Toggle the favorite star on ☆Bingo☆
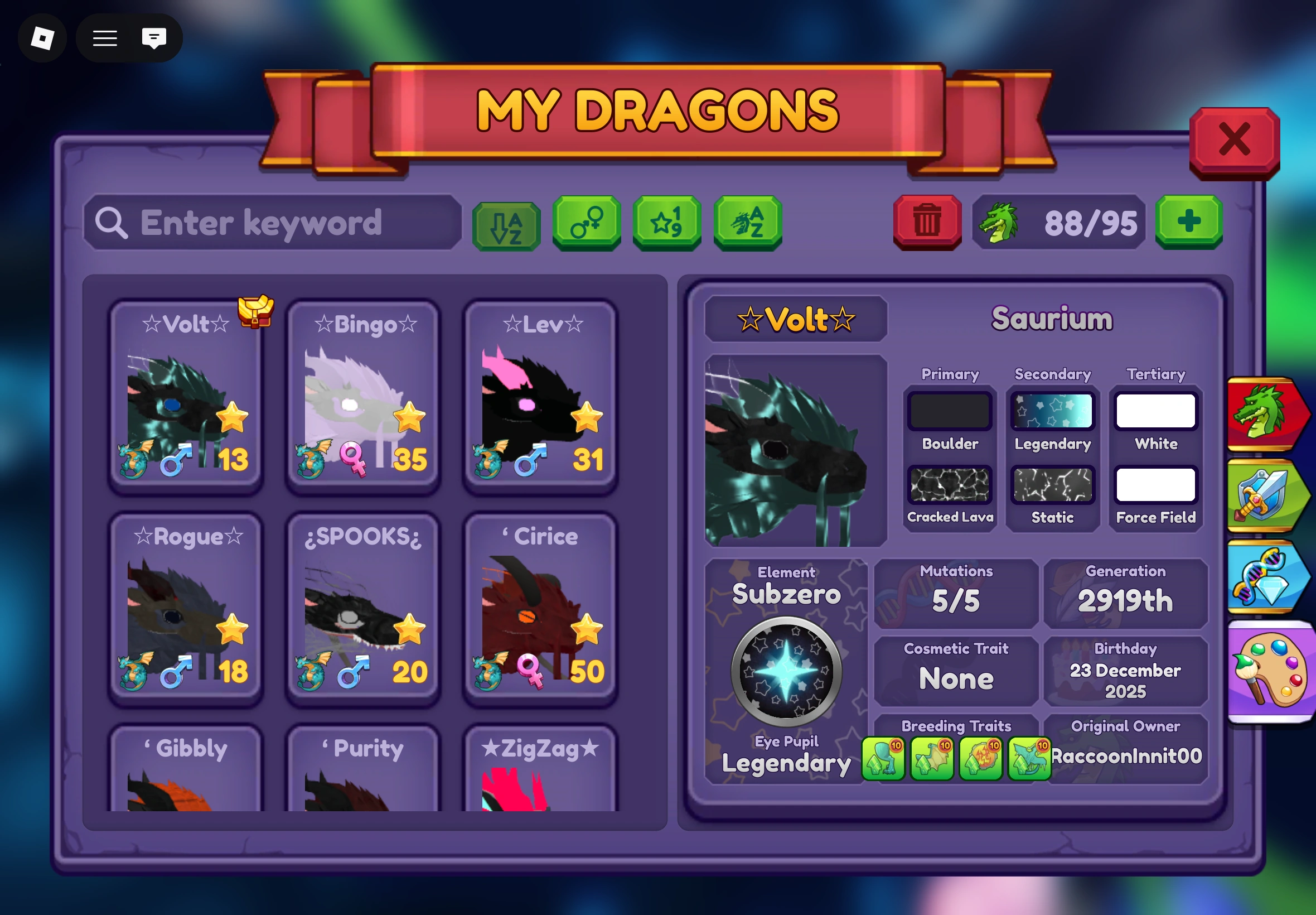The image size is (1316, 915). pyautogui.click(x=410, y=417)
